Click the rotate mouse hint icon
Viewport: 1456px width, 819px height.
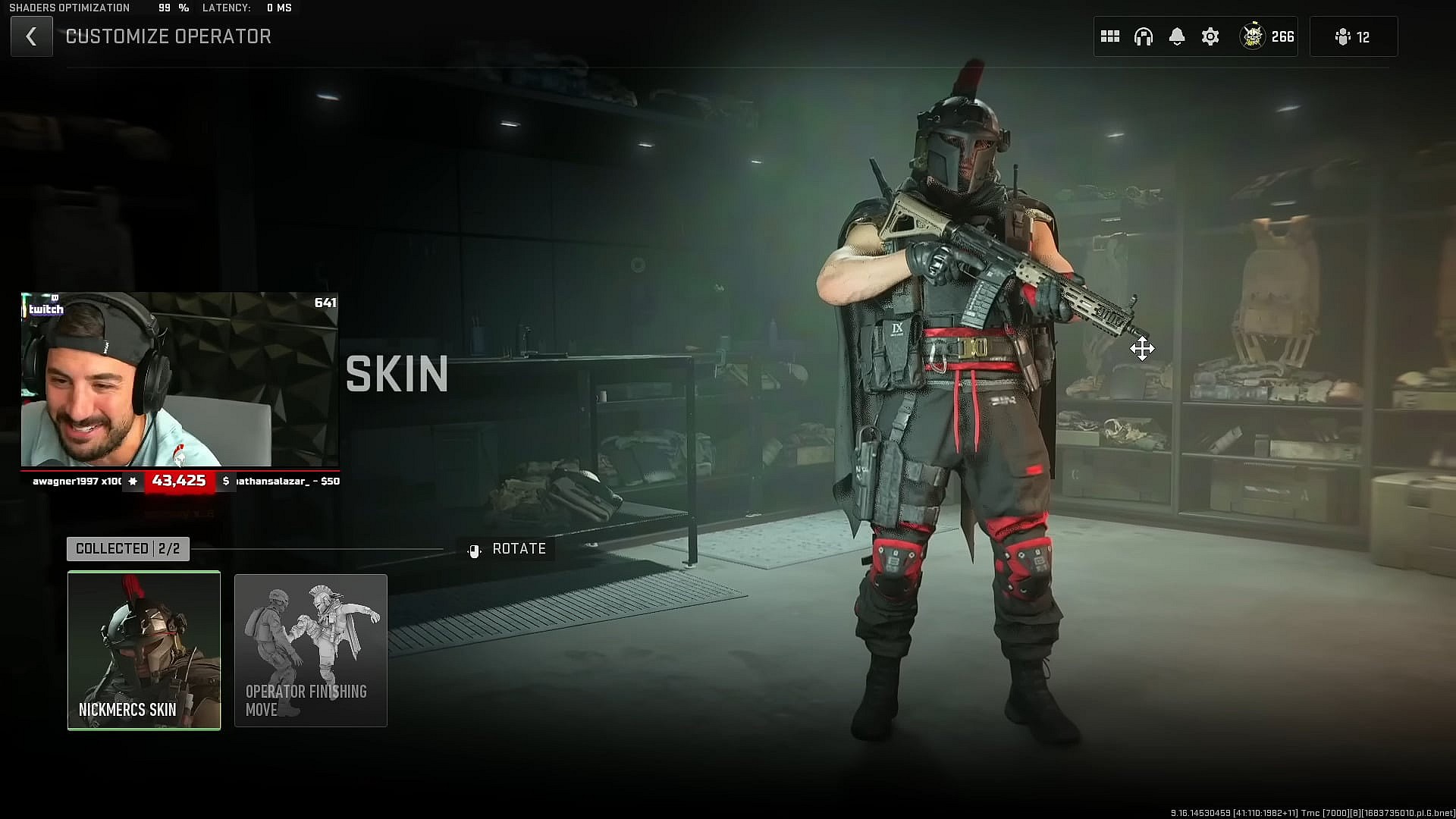tap(474, 549)
